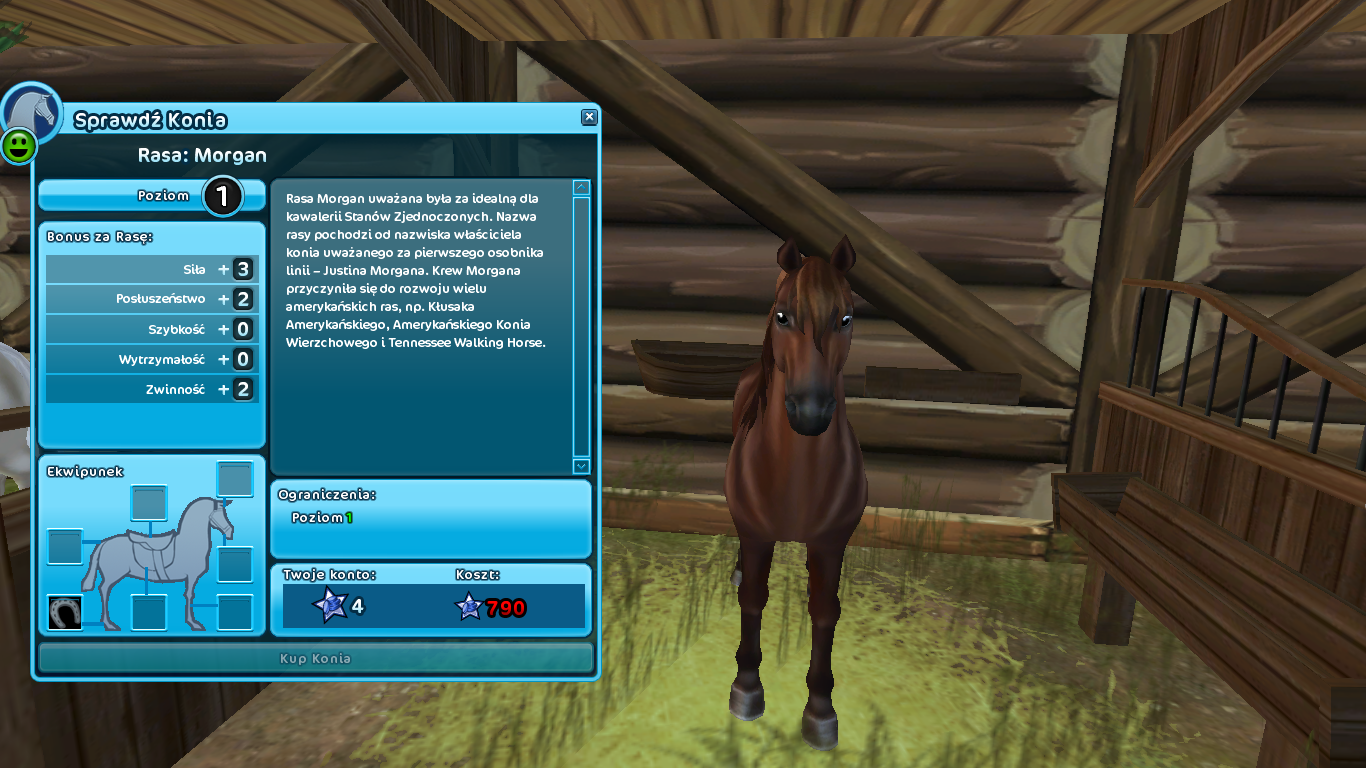Open the Bonus za Rasę stats panel header
1366x768 pixels.
(100, 237)
